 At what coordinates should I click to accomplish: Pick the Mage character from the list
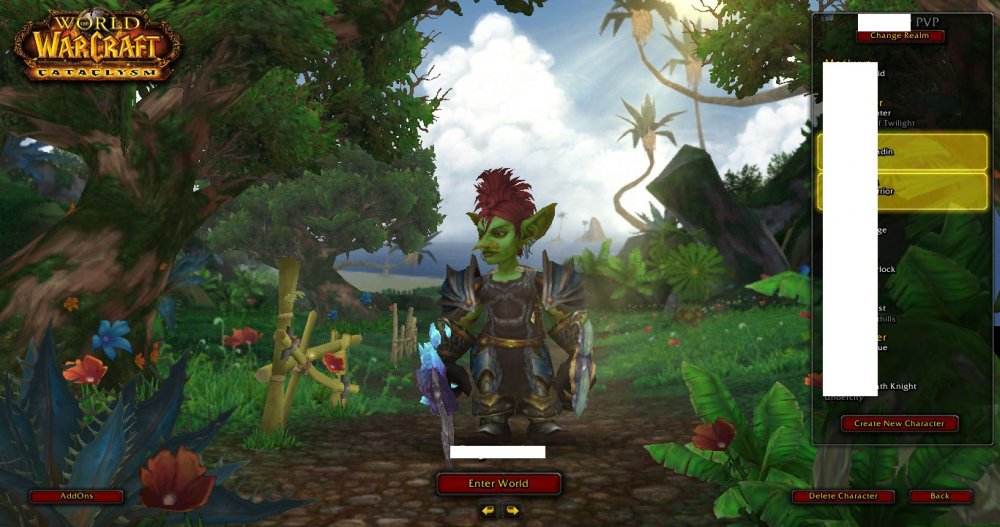coord(902,230)
